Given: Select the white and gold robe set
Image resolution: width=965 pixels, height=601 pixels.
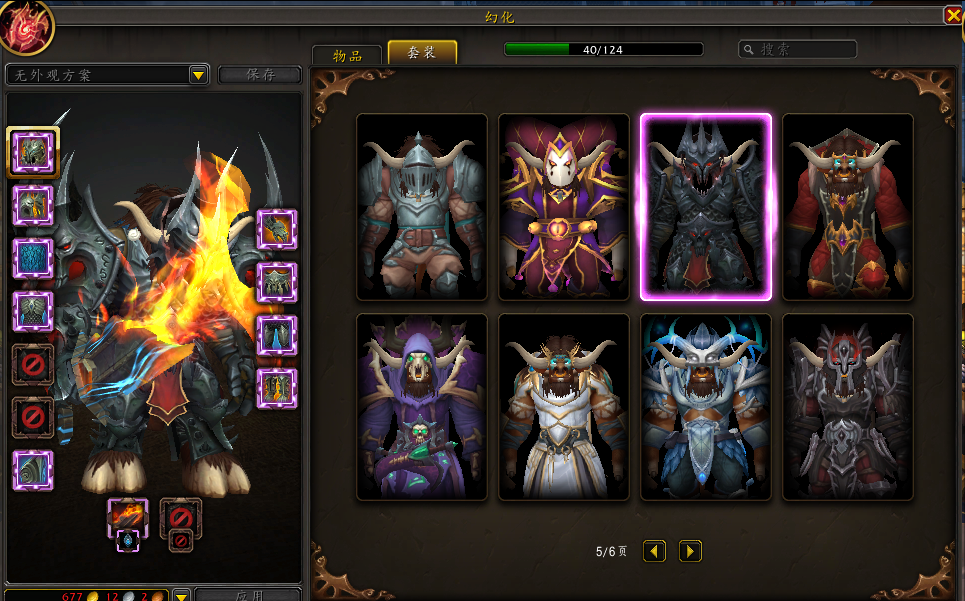Looking at the screenshot, I should [564, 407].
